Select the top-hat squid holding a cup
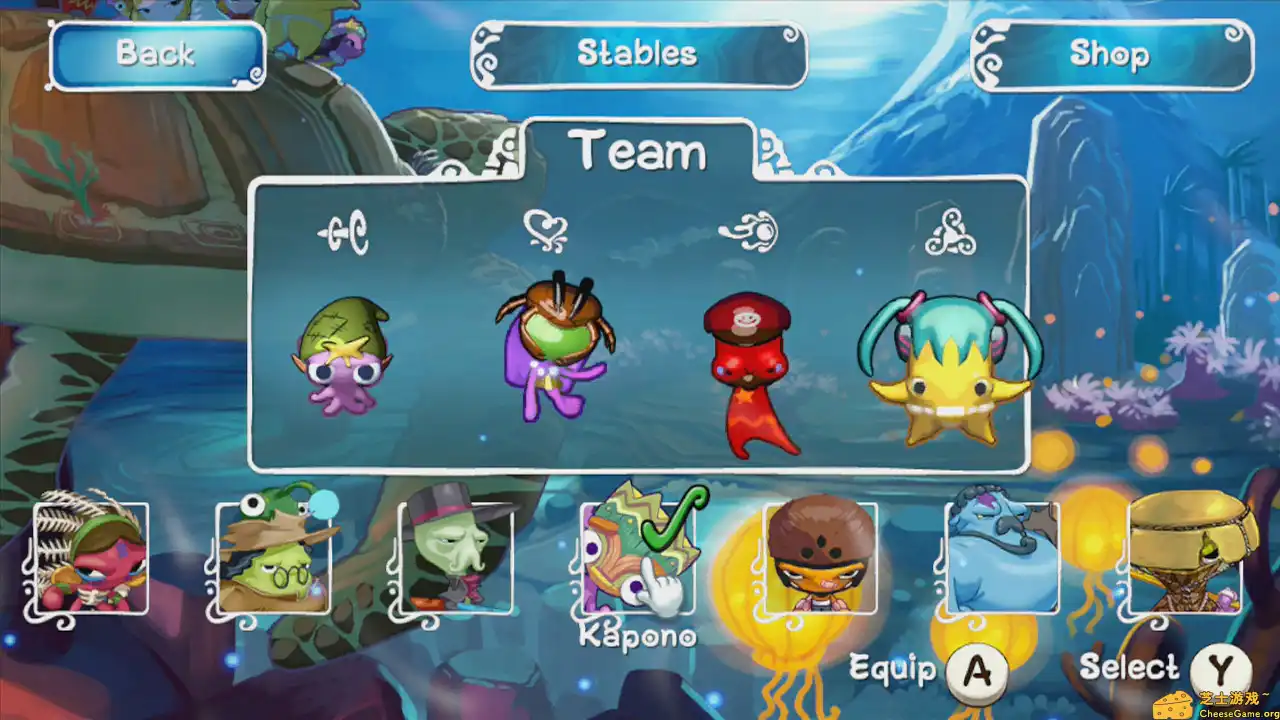This screenshot has height=720, width=1280. pos(457,560)
